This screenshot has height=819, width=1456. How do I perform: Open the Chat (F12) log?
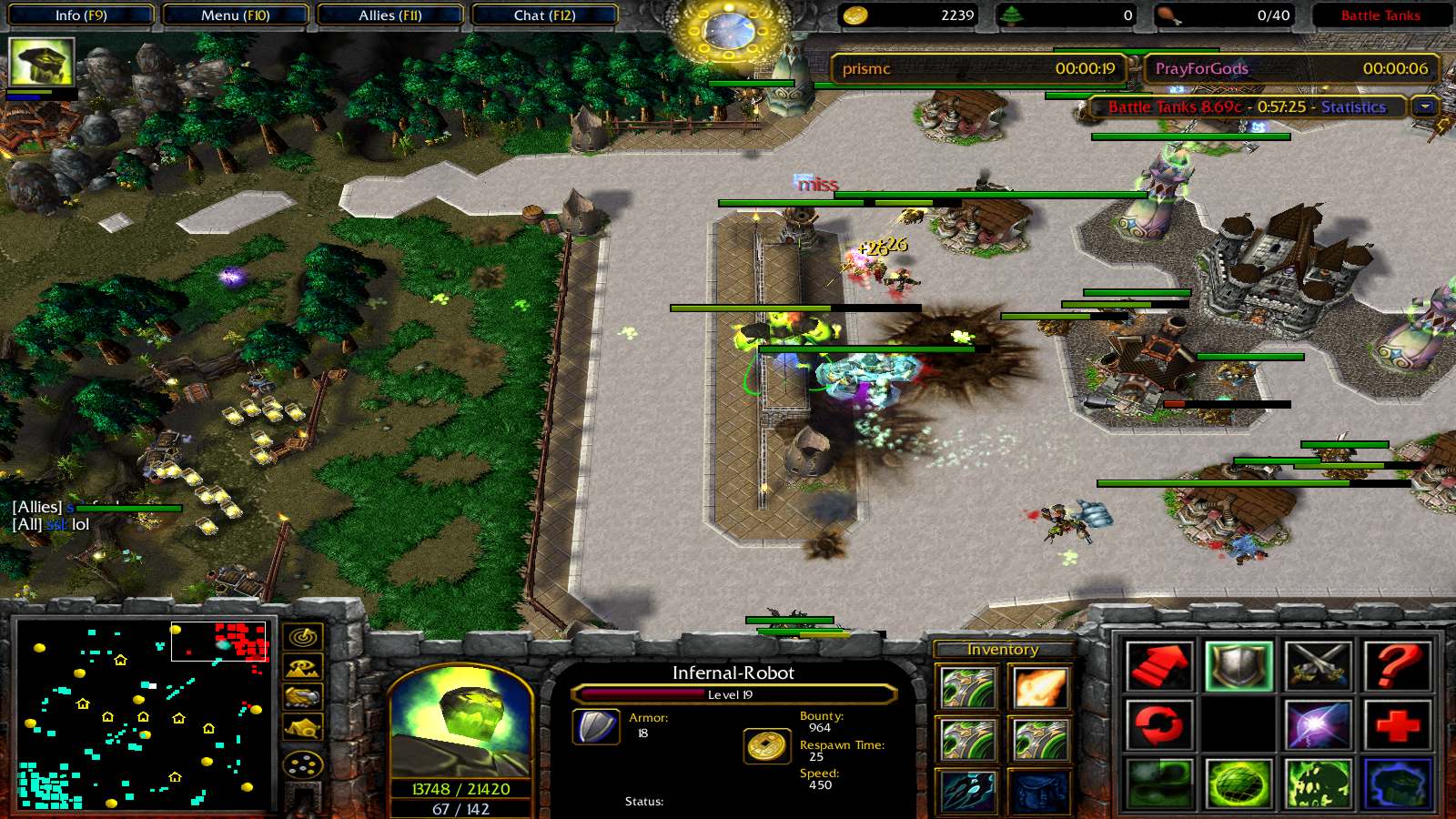point(544,15)
